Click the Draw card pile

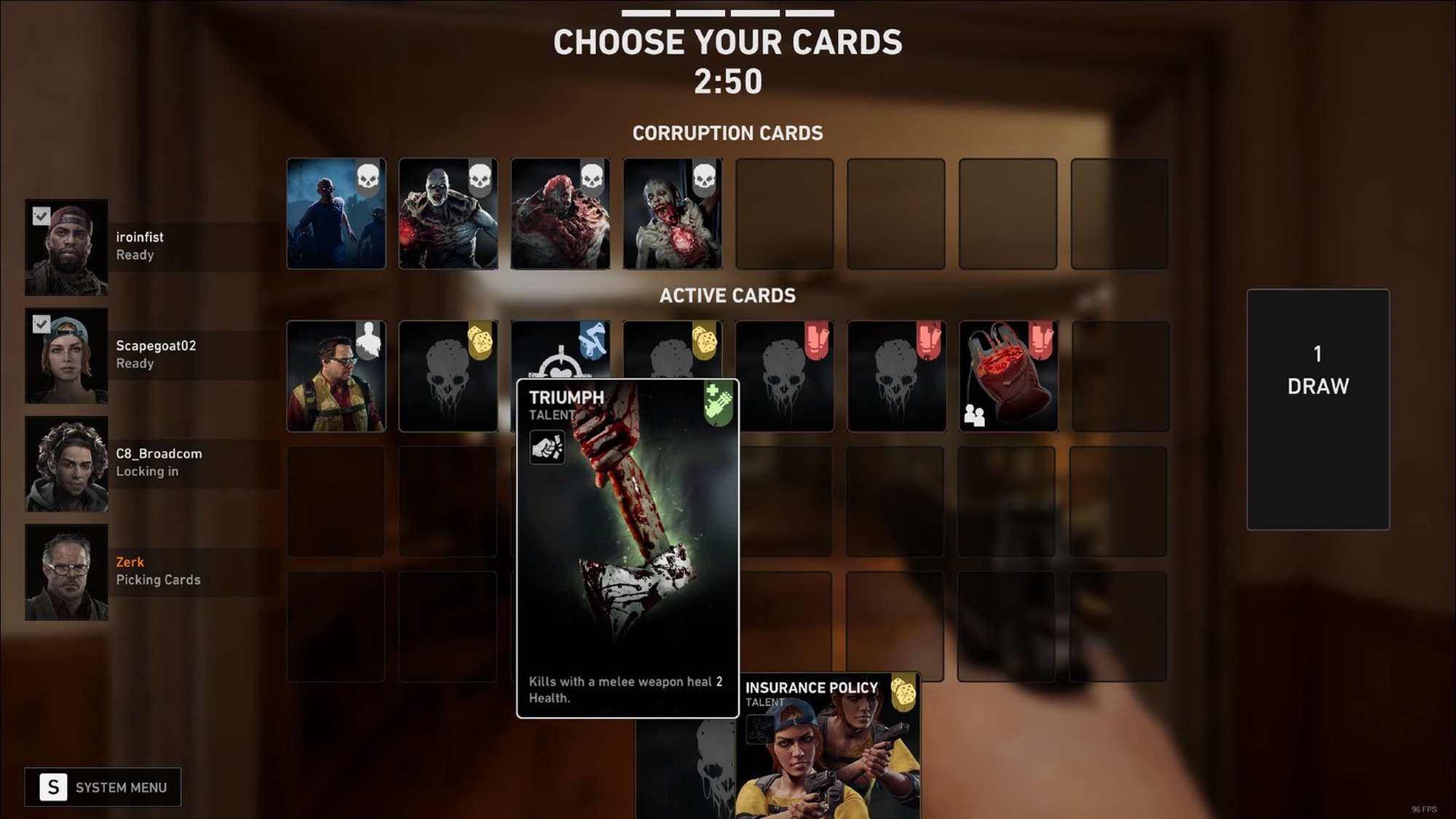tap(1318, 409)
